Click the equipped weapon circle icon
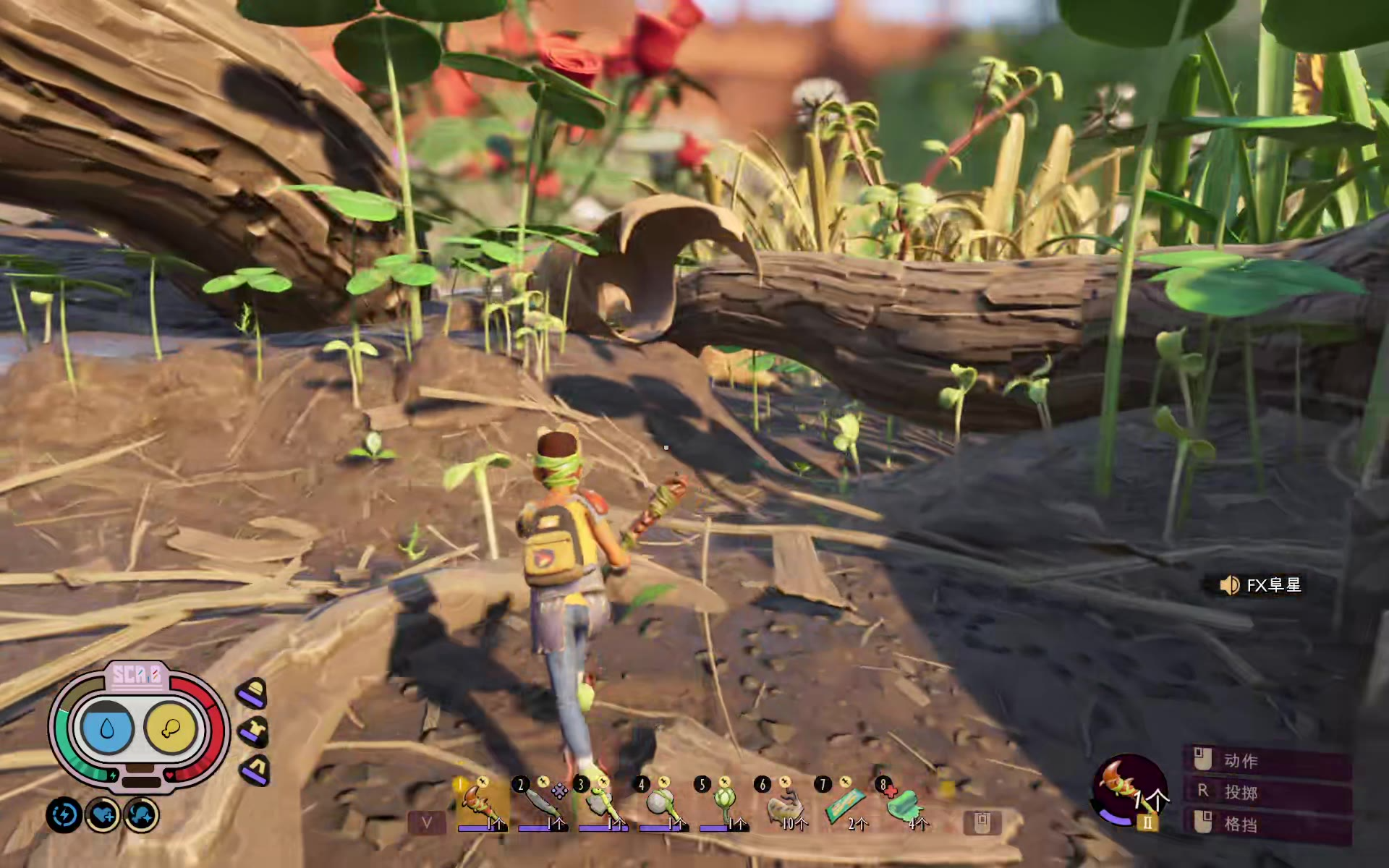This screenshot has width=1389, height=868. coord(1129,790)
